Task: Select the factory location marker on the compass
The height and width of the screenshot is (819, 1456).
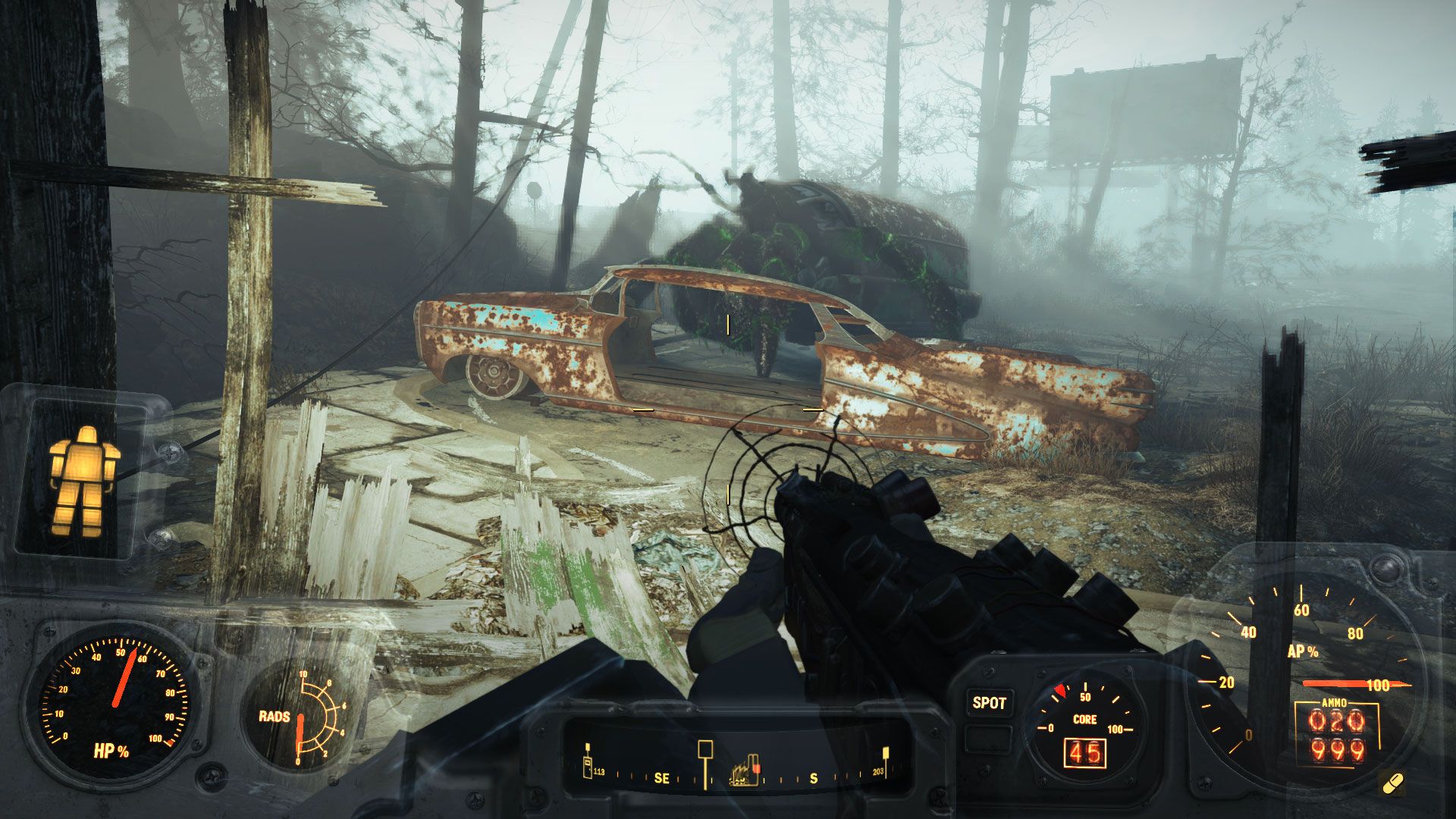Action: click(x=745, y=771)
